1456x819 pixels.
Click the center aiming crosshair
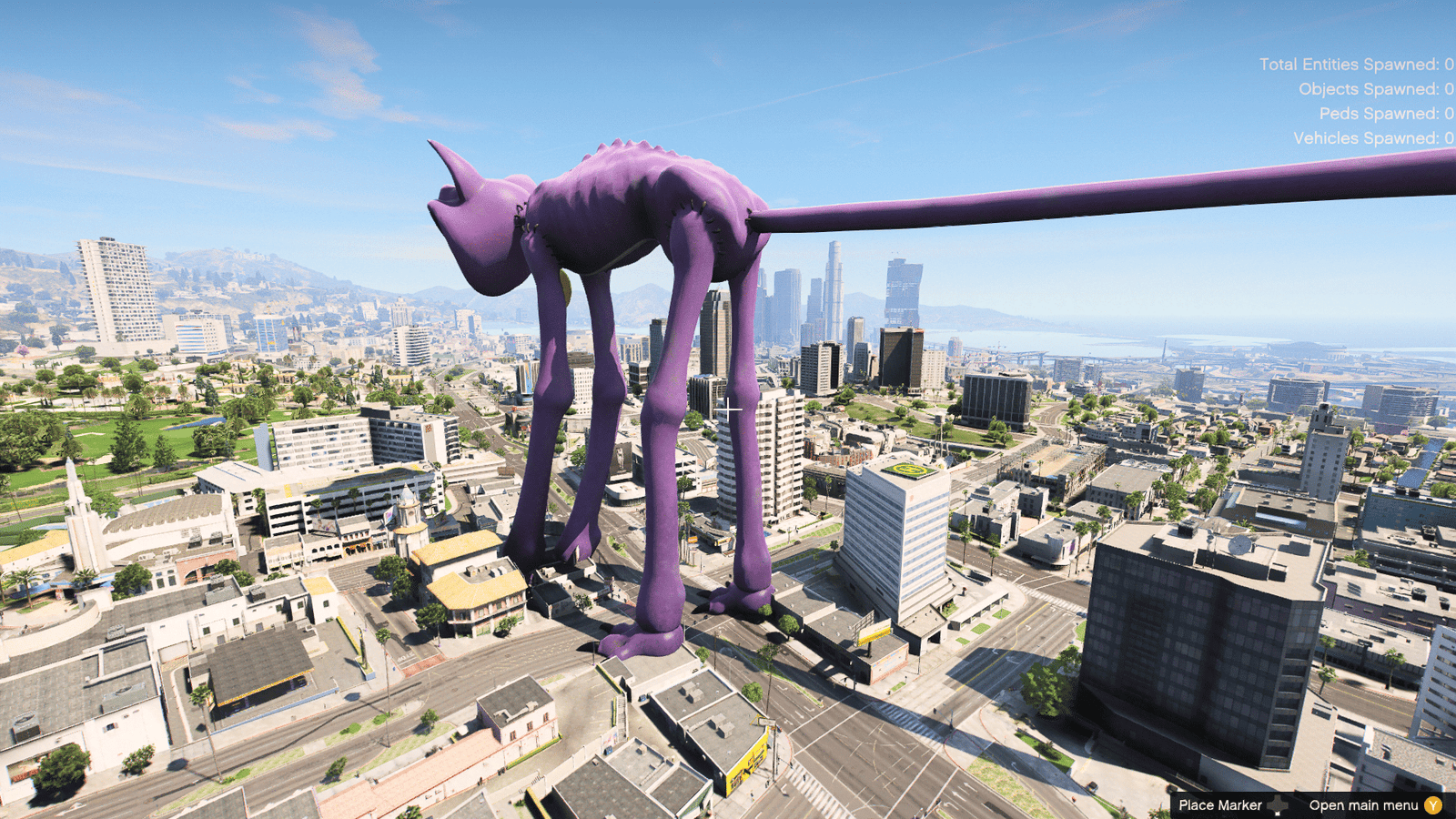point(729,408)
